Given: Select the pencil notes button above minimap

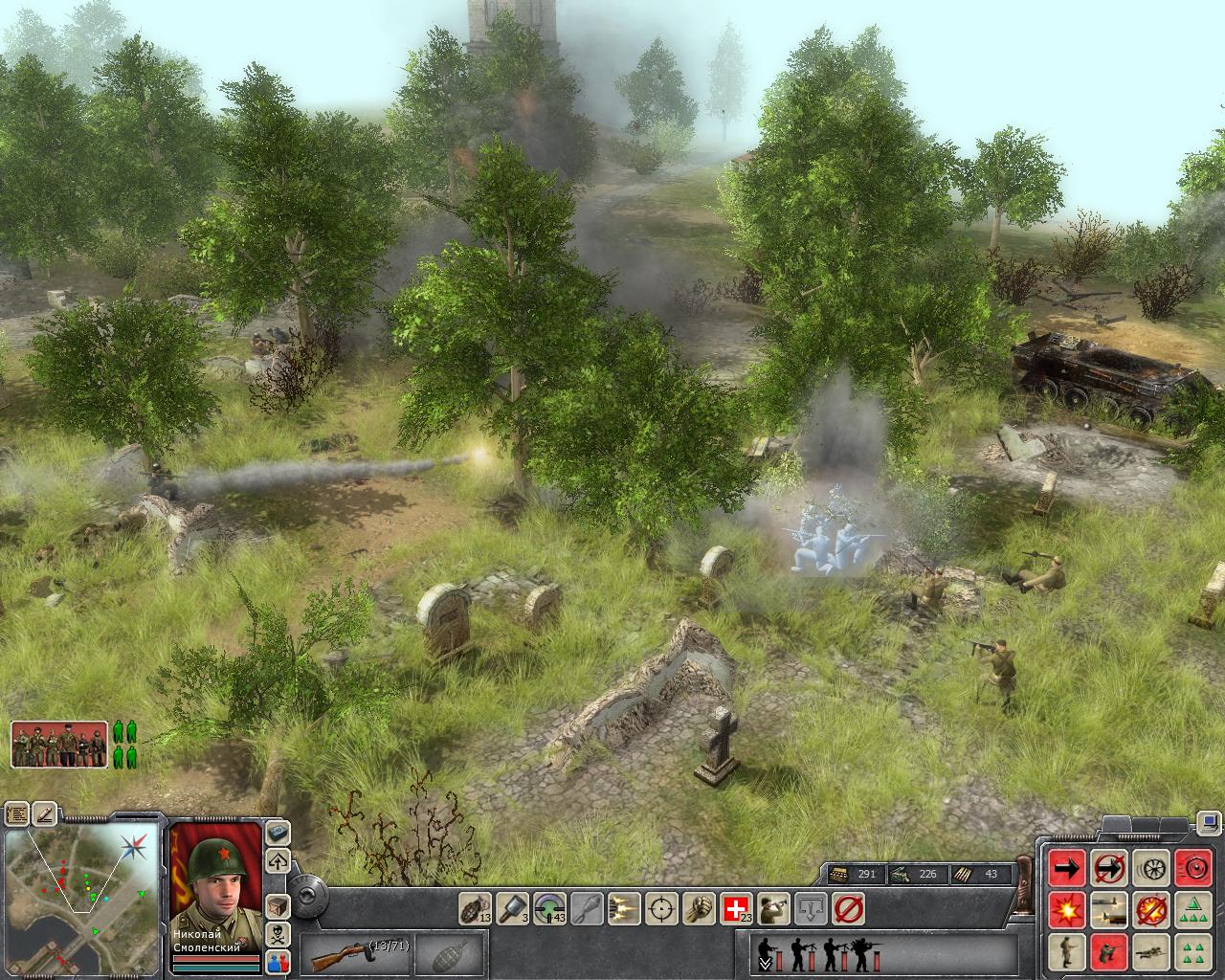Looking at the screenshot, I should coord(45,814).
